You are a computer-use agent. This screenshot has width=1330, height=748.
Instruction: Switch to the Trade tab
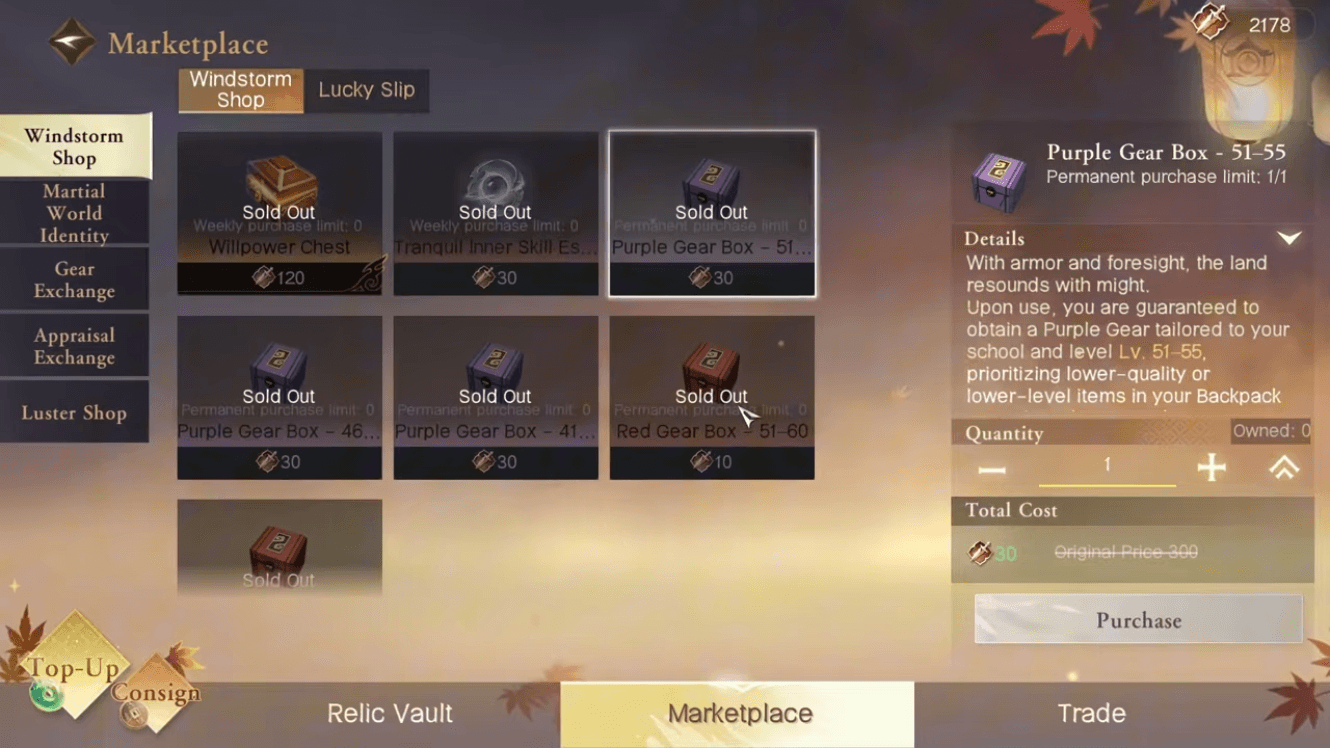point(1091,713)
